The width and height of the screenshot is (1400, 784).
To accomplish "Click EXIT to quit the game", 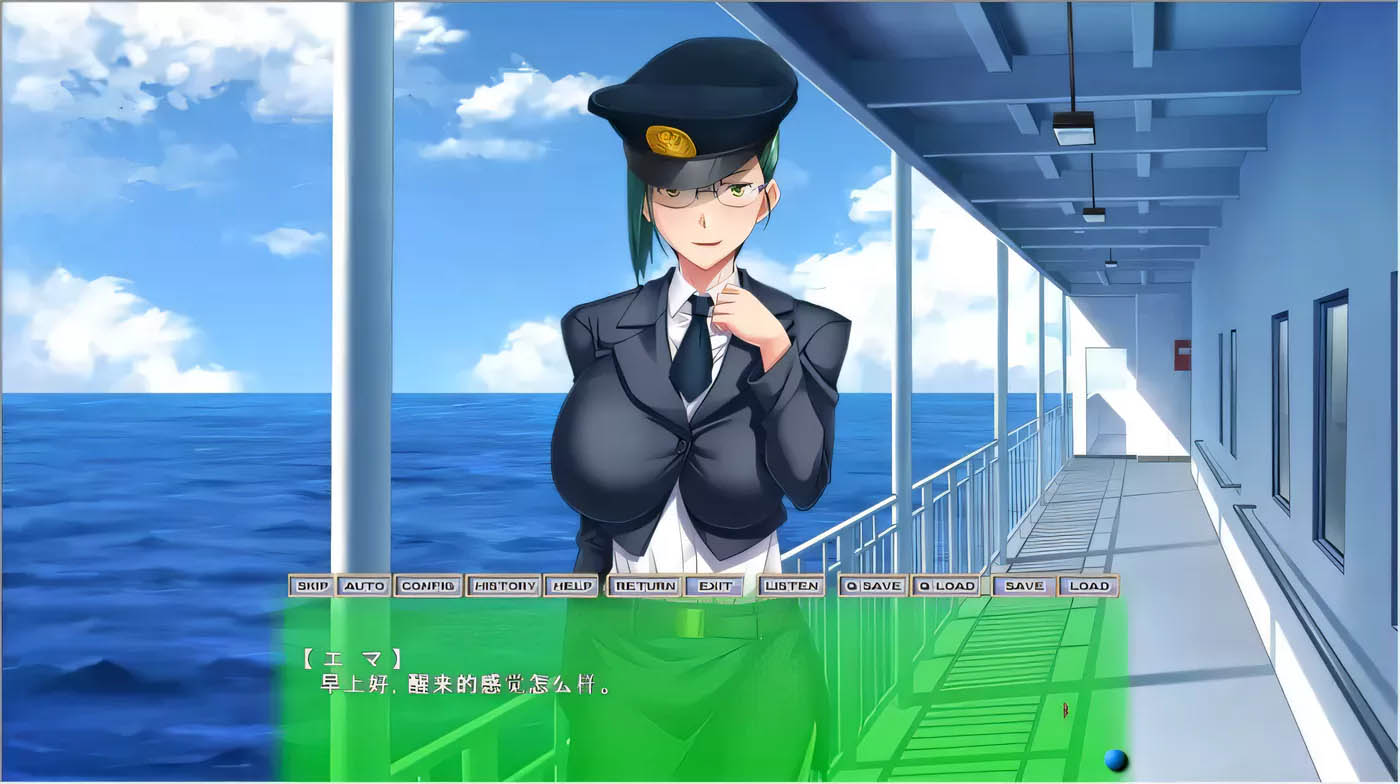I will point(715,586).
